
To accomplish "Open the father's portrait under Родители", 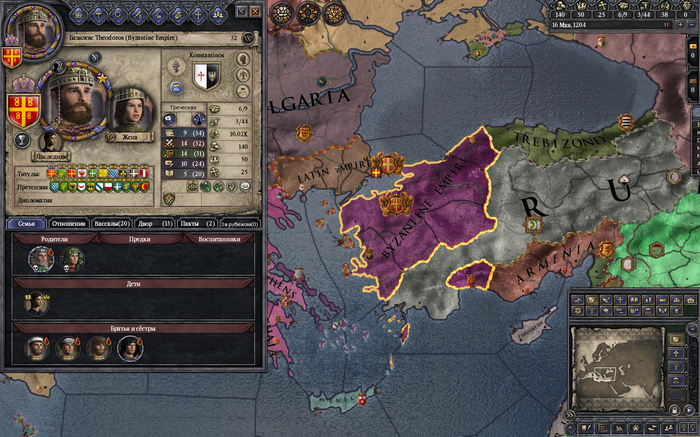I will (x=42, y=257).
